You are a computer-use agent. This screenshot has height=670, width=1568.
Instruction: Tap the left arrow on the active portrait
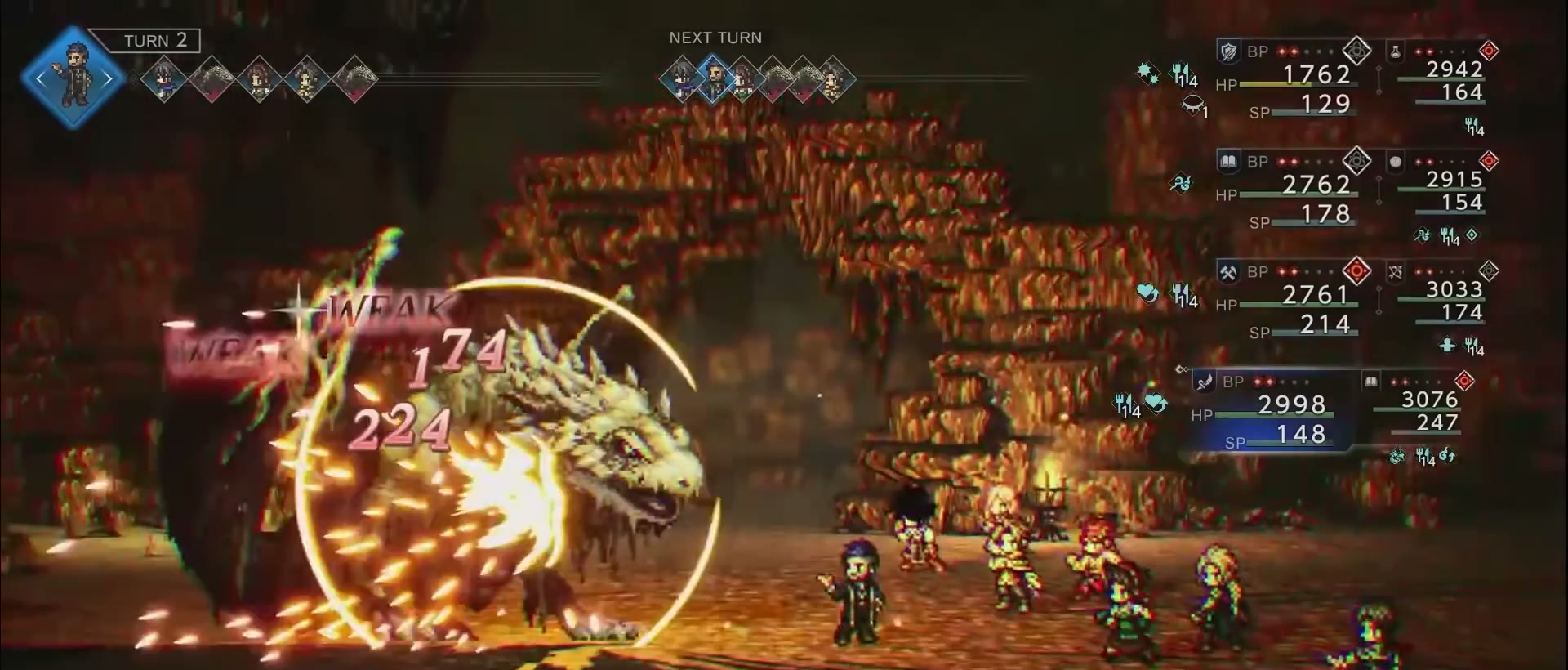click(x=41, y=79)
